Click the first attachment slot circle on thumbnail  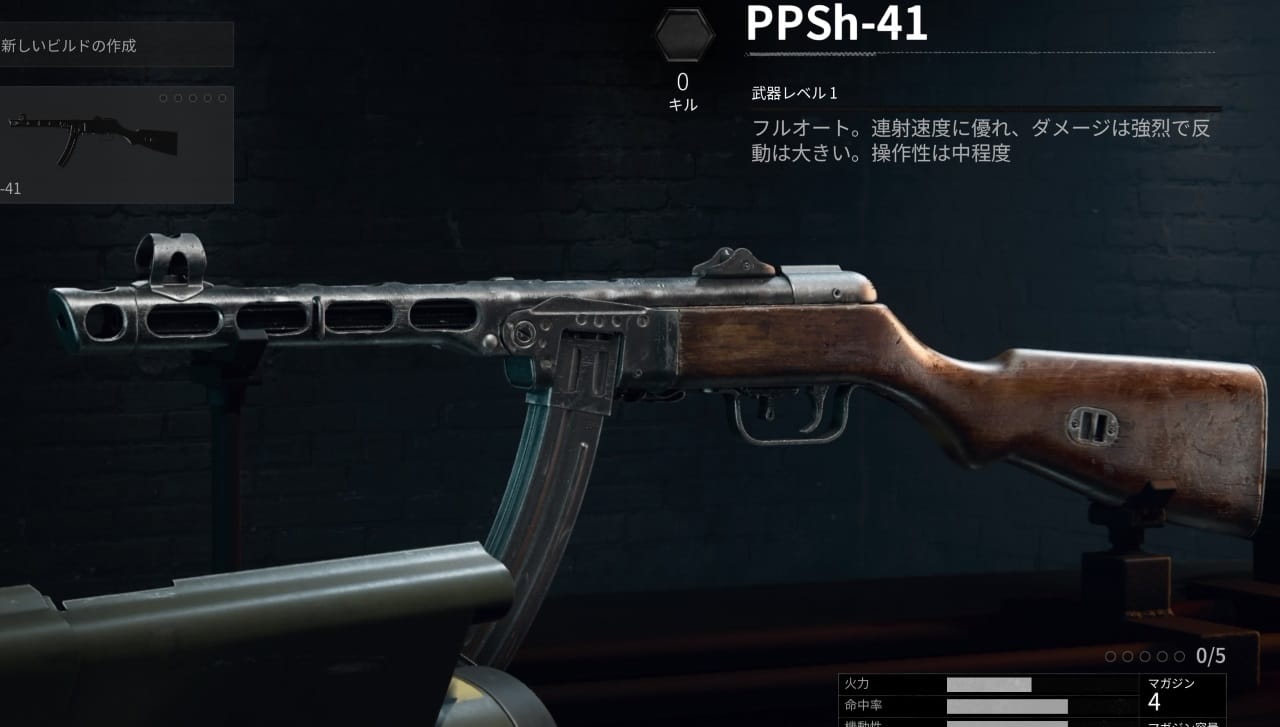tap(166, 97)
